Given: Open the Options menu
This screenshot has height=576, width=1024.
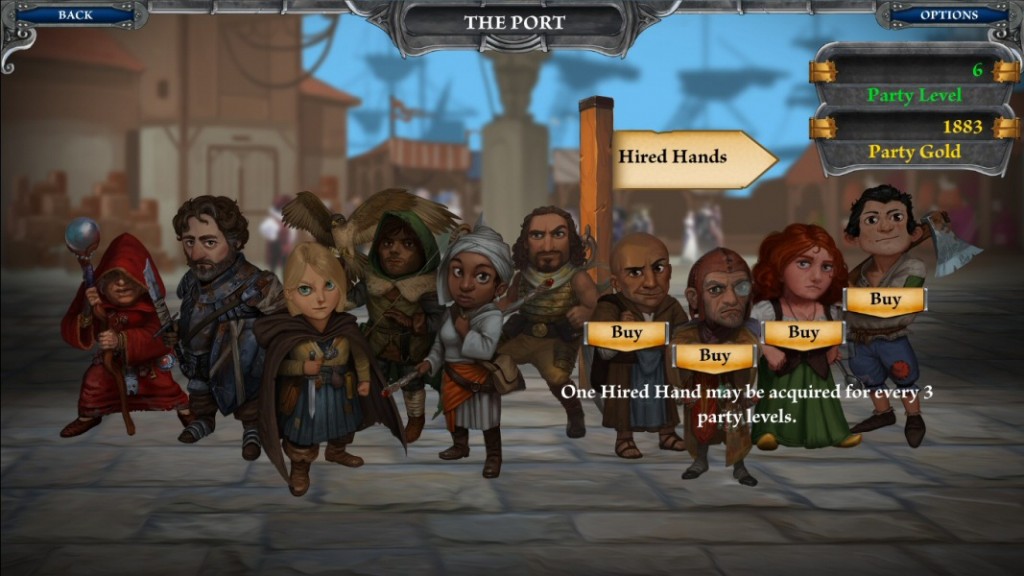Looking at the screenshot, I should click(x=948, y=15).
